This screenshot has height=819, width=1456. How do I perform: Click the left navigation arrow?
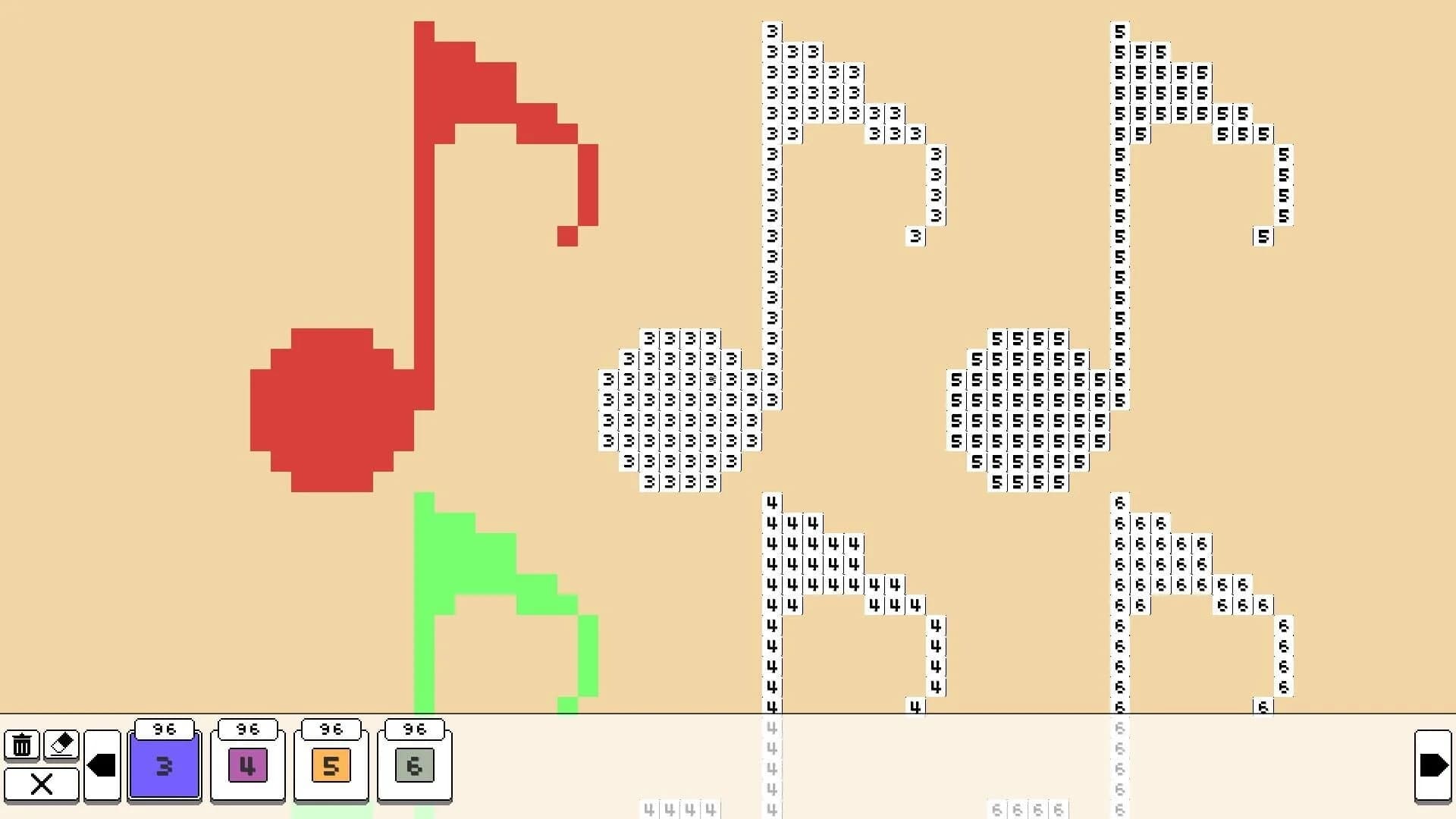[103, 765]
